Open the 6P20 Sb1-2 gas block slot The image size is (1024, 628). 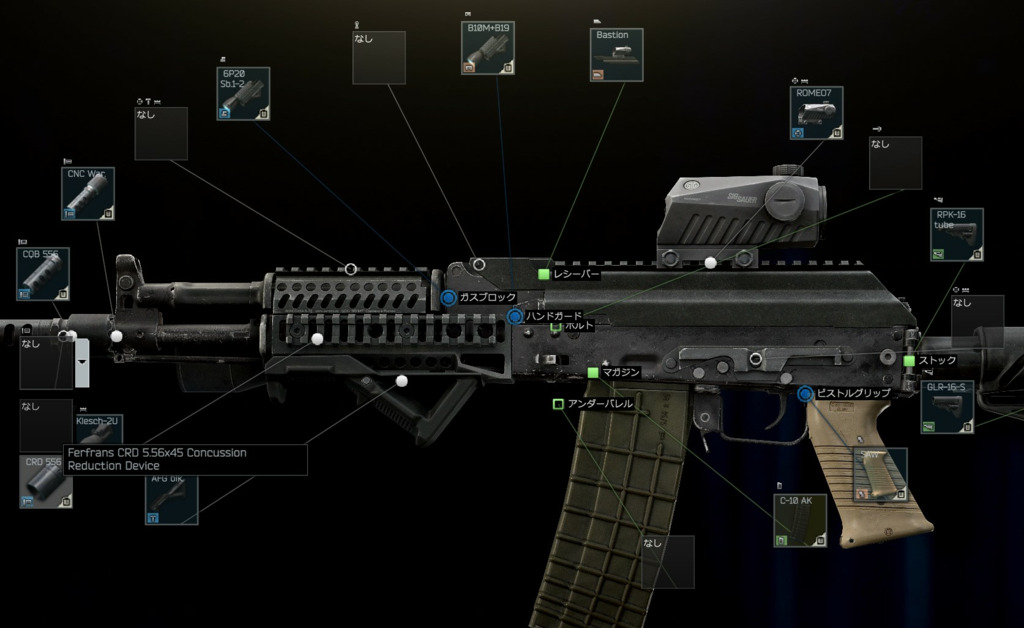click(243, 94)
